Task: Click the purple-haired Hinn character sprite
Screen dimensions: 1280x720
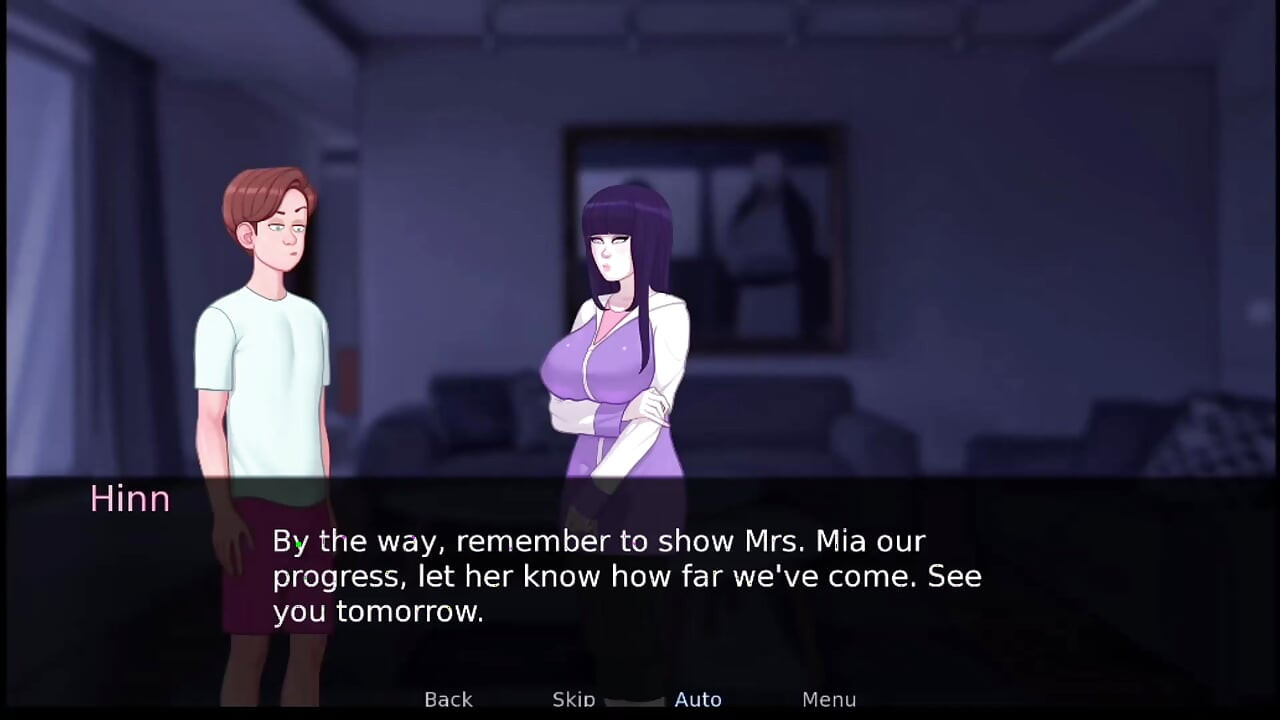Action: [620, 320]
